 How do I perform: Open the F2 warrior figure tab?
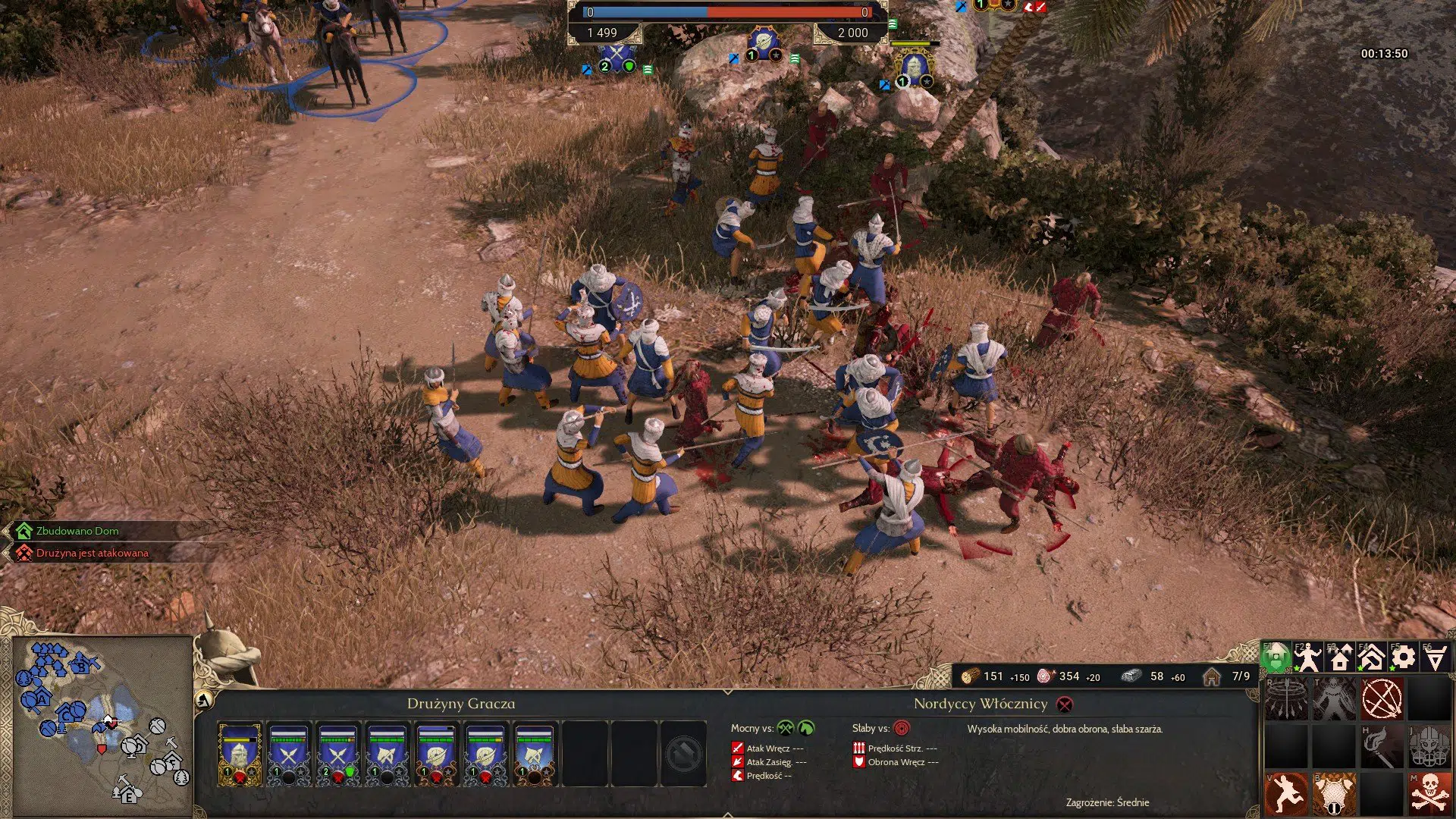(1308, 657)
